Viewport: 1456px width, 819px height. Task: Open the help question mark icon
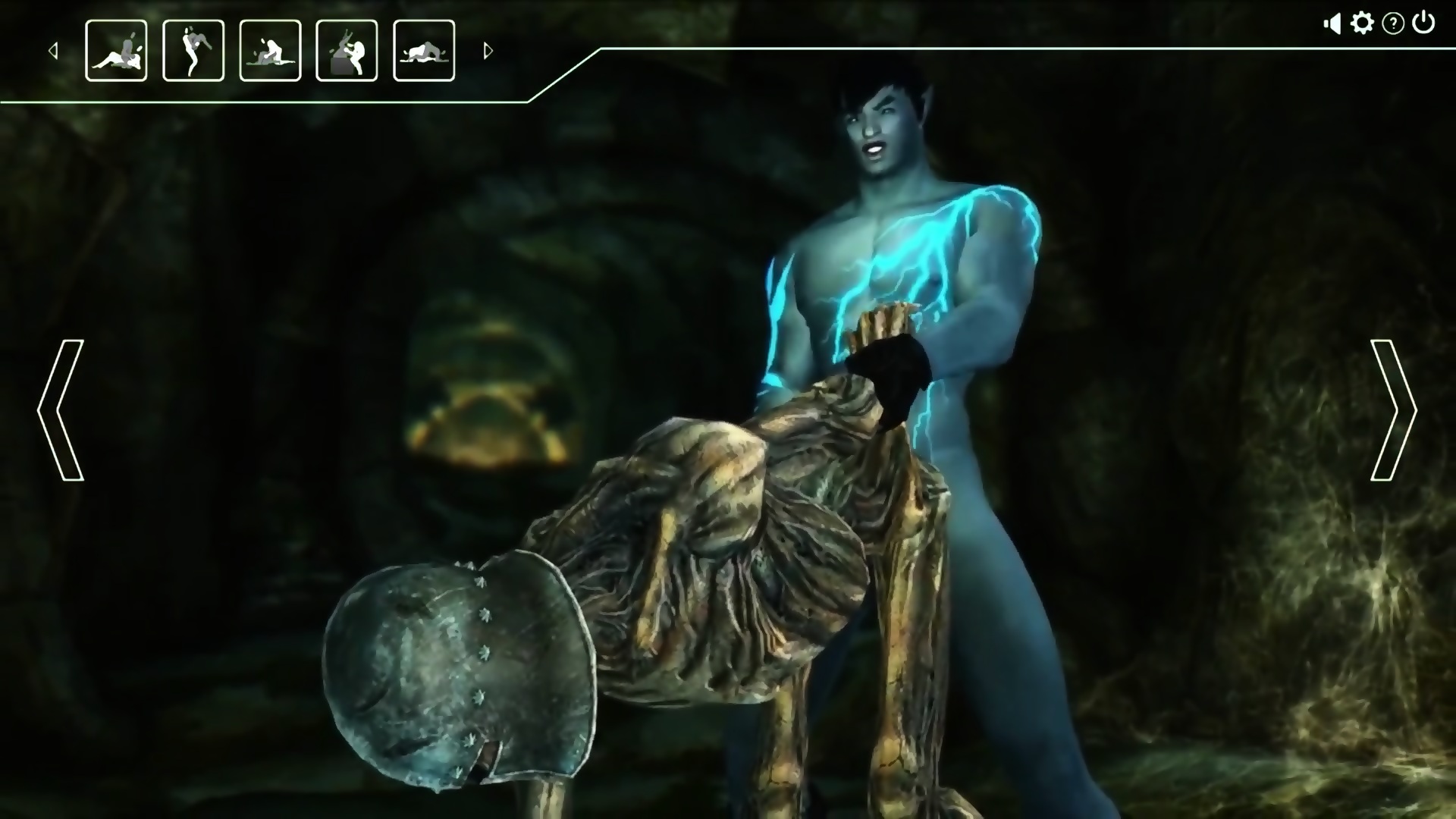(x=1393, y=24)
